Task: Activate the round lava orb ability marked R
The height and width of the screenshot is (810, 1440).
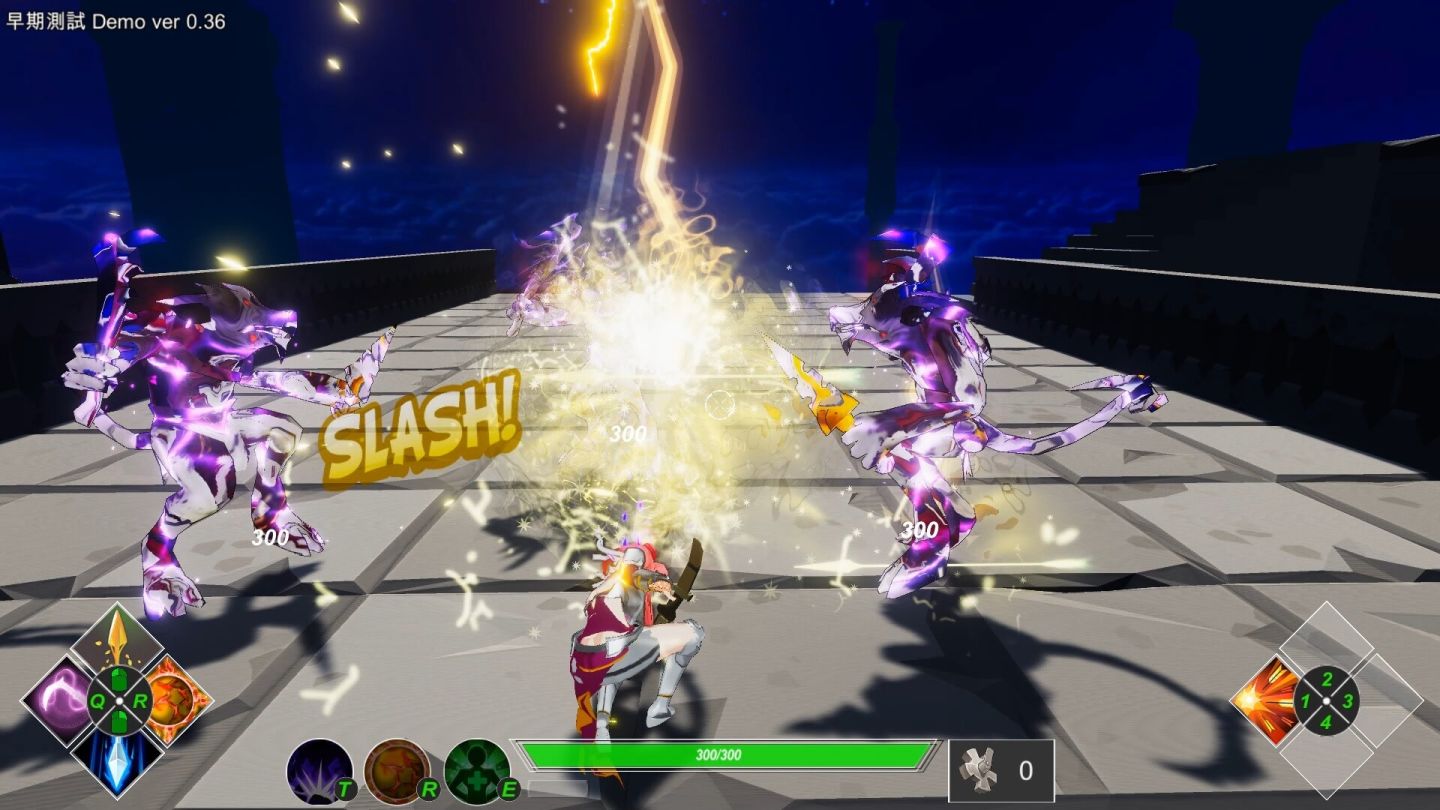Action: 398,771
